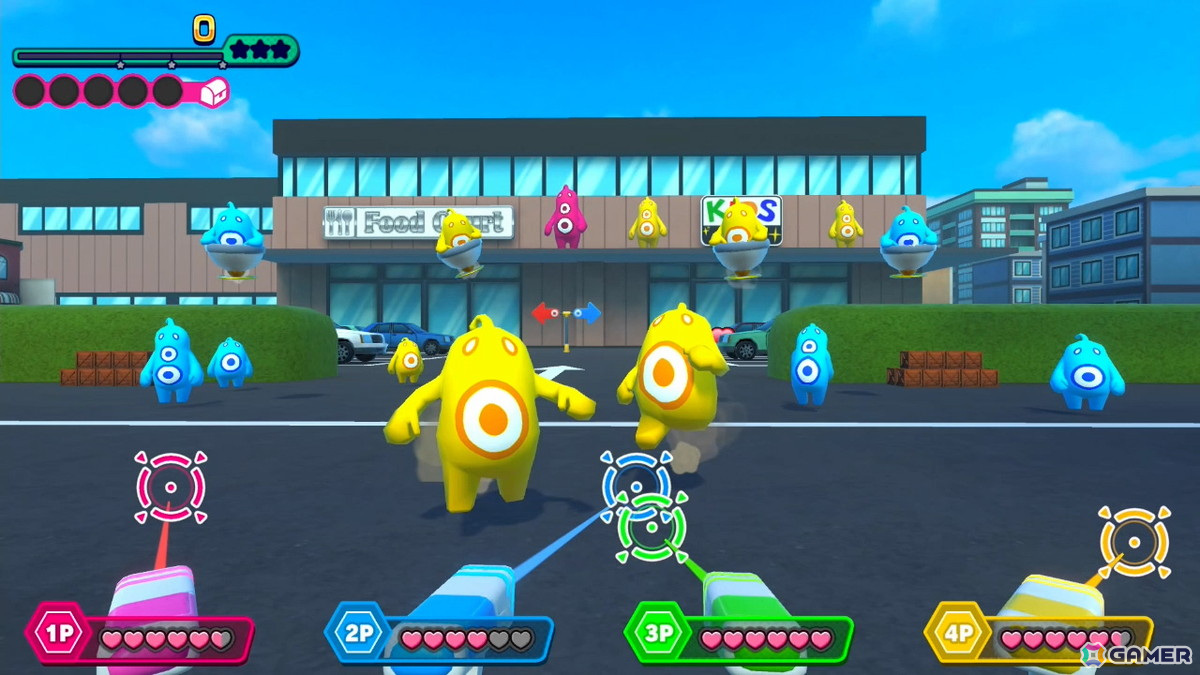Image resolution: width=1200 pixels, height=675 pixels.
Task: Click the three-star rating badge
Action: click(x=260, y=49)
